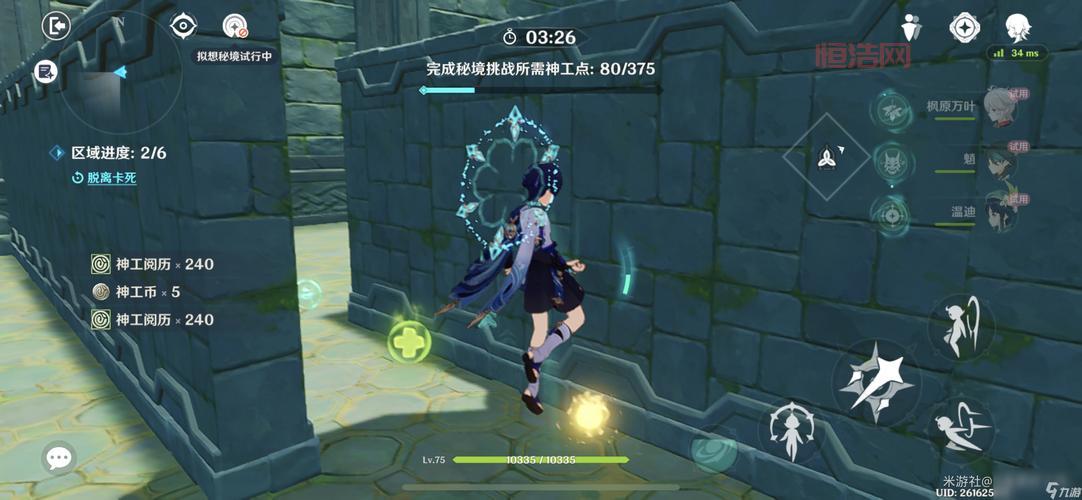
Task: Tap the trial status icon above 拟想秘境试行中
Action: coord(235,27)
